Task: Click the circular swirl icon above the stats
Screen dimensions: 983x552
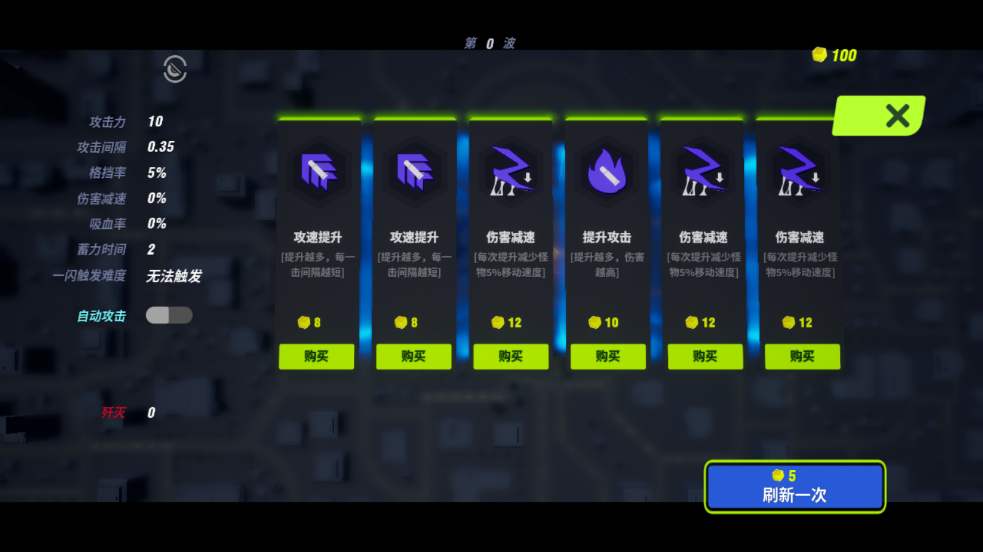Action: coord(175,69)
